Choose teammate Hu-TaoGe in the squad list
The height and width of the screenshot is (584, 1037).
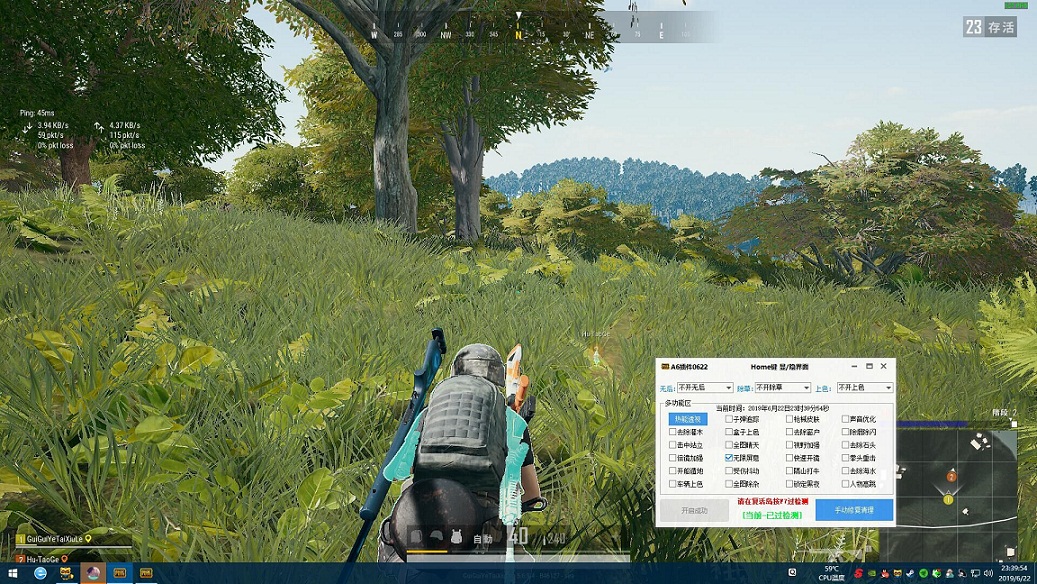(42, 559)
